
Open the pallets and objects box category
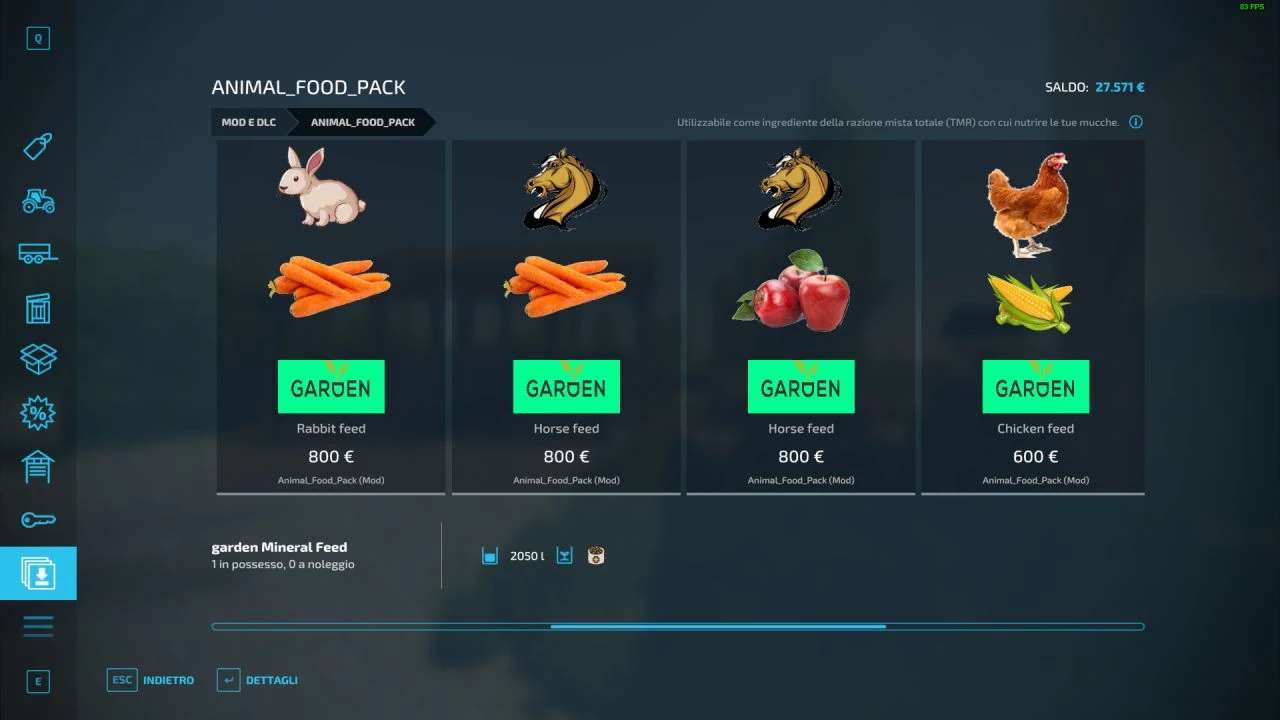pyautogui.click(x=38, y=359)
